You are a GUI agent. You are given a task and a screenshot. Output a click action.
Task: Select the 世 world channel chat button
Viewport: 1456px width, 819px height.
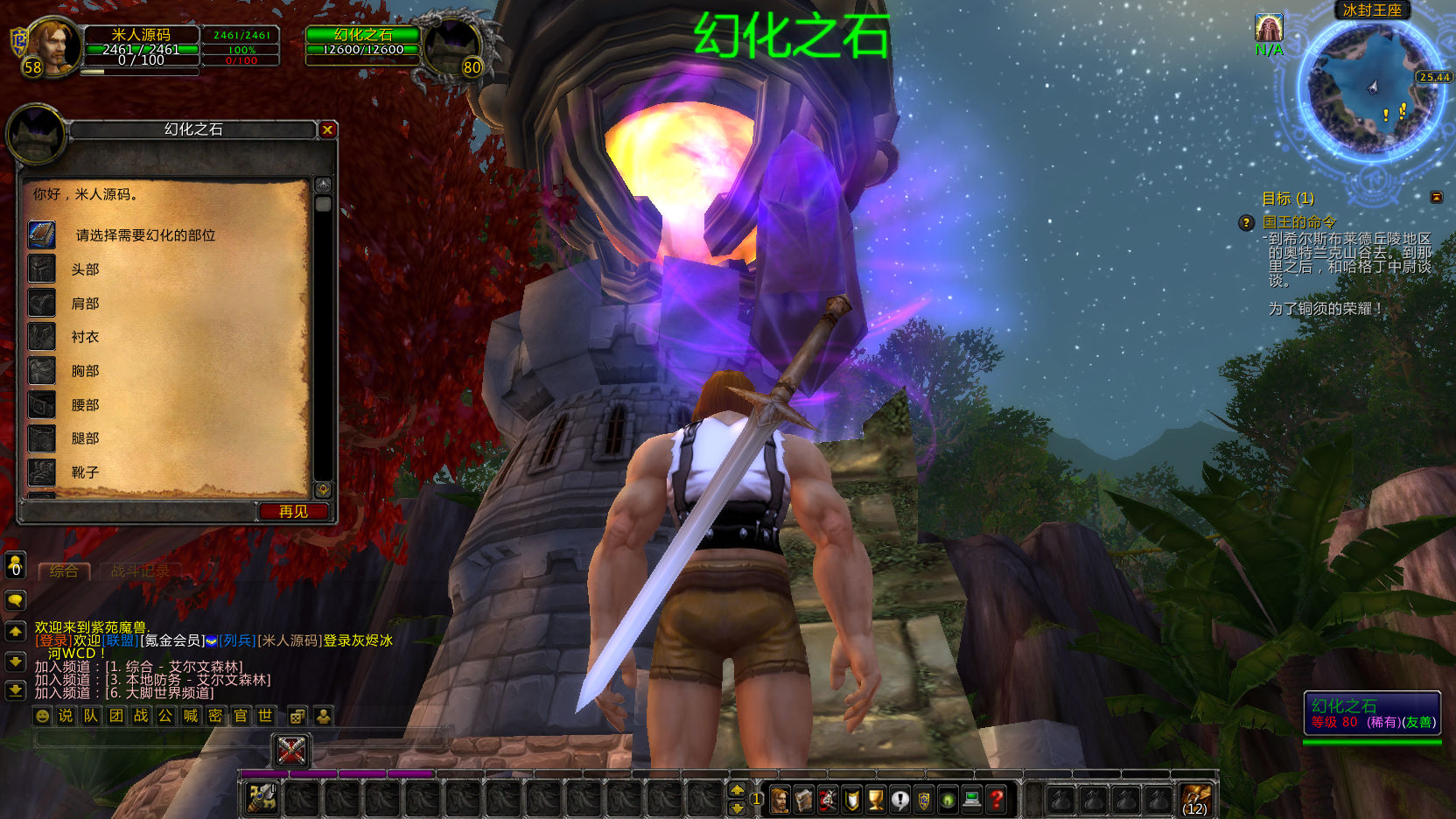point(265,716)
